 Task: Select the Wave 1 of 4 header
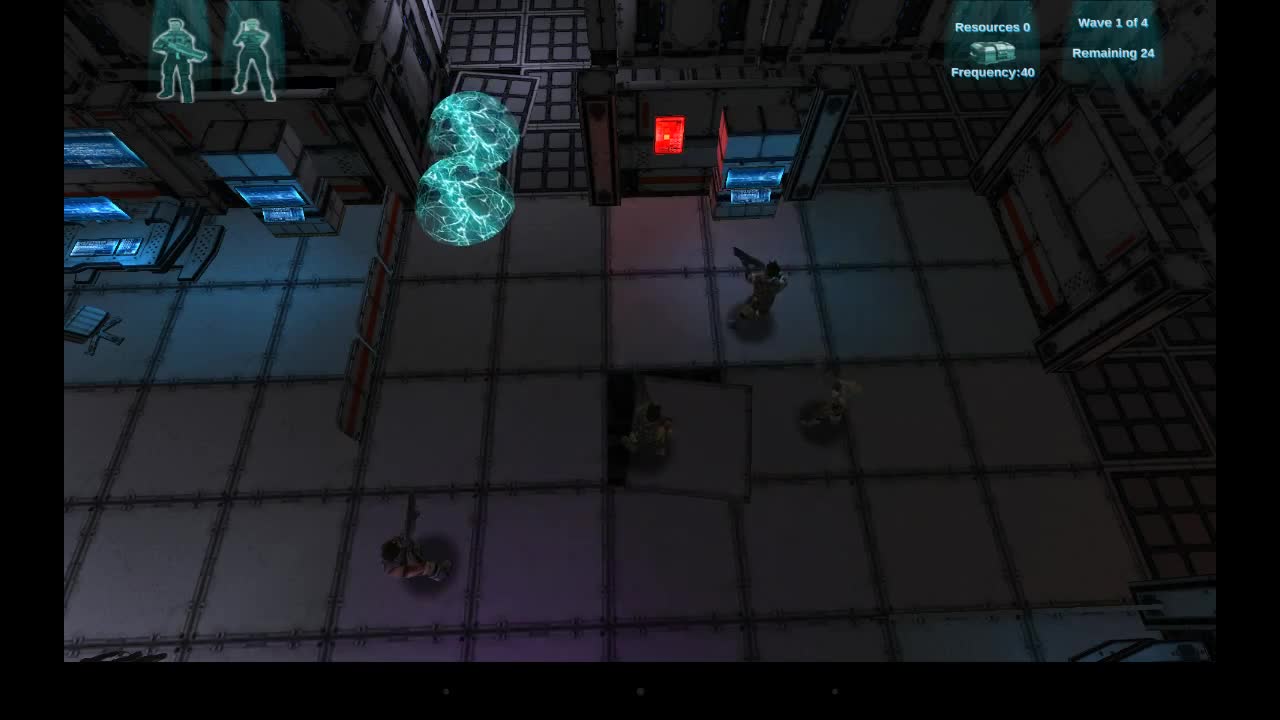click(1113, 22)
